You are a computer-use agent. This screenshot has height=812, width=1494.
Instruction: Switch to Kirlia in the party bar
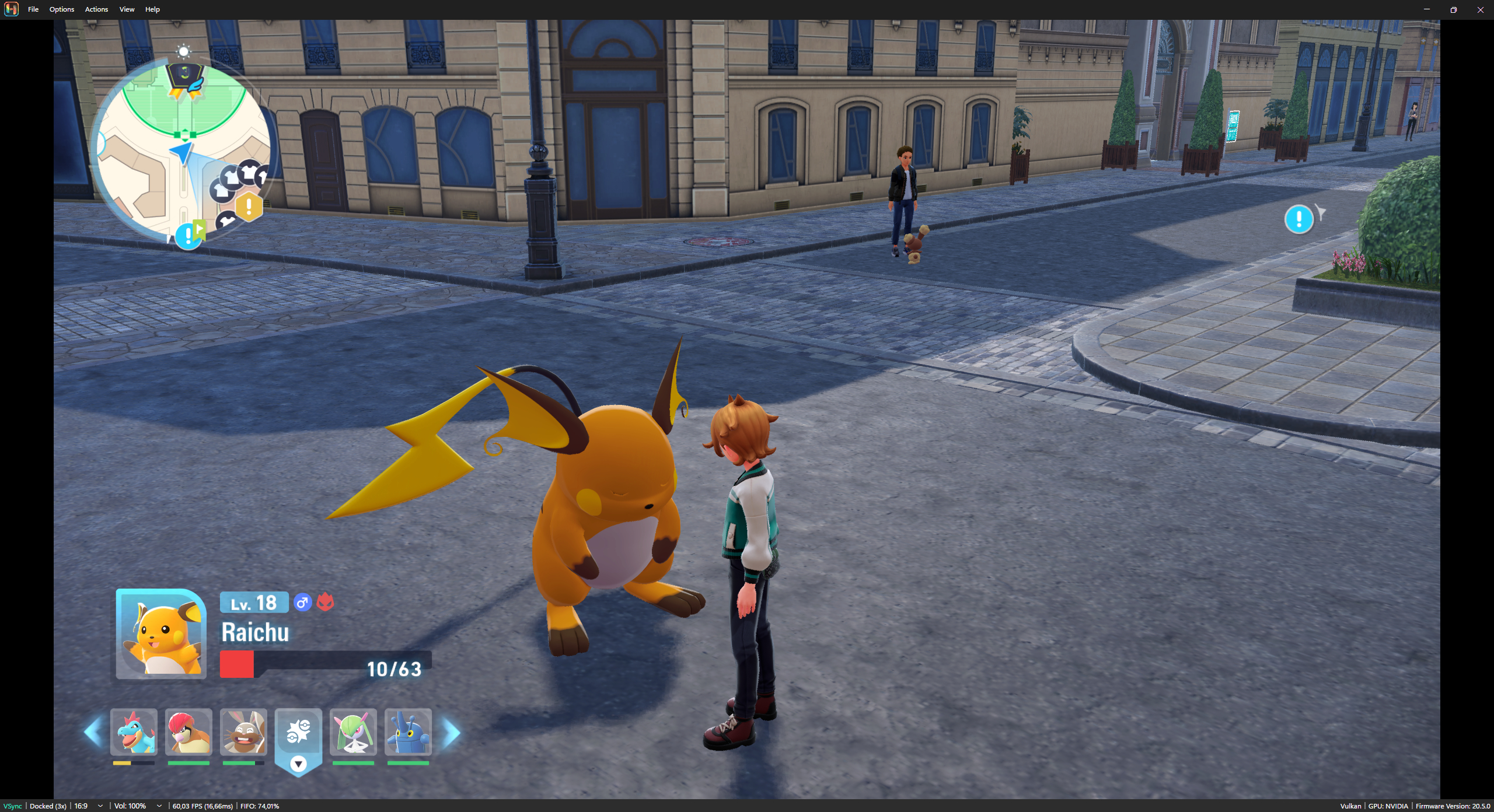tap(353, 732)
